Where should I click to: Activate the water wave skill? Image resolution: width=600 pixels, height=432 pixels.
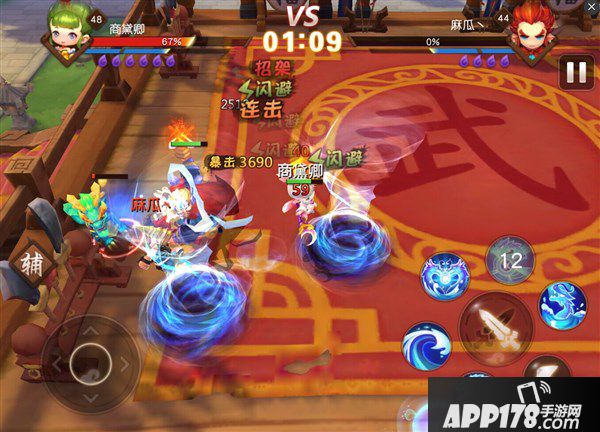point(426,345)
